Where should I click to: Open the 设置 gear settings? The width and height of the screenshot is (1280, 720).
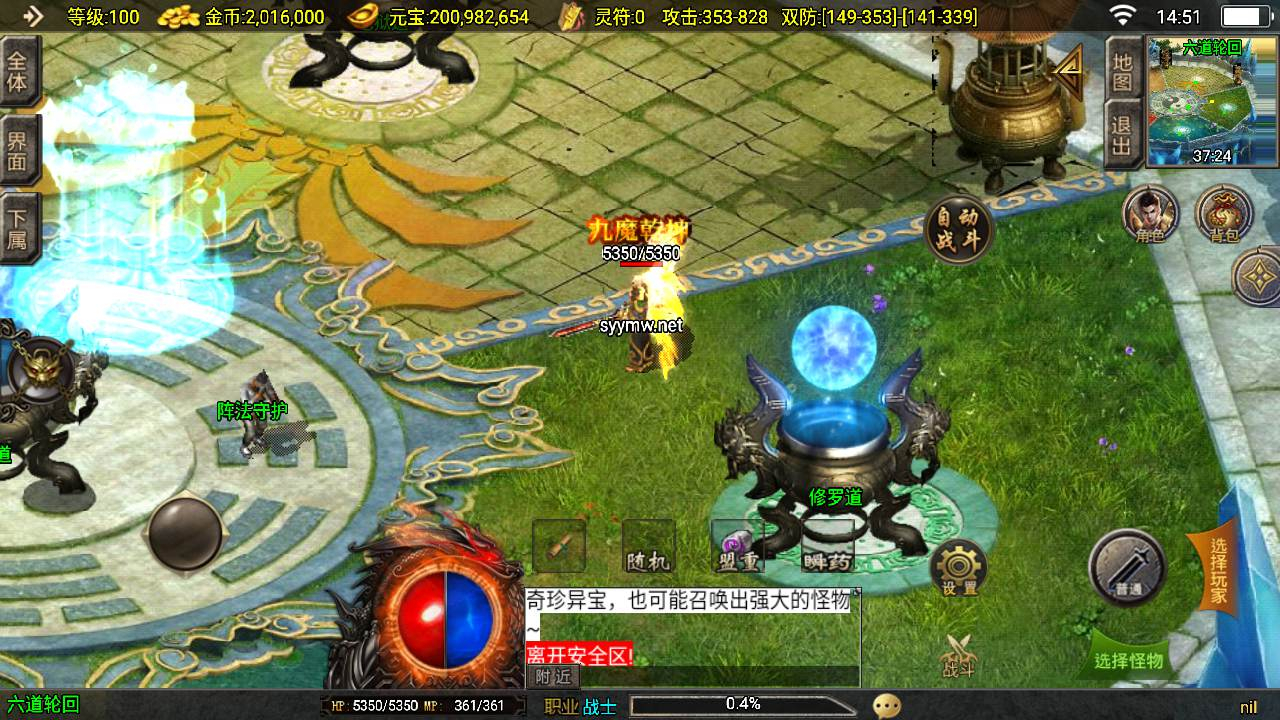pos(958,569)
